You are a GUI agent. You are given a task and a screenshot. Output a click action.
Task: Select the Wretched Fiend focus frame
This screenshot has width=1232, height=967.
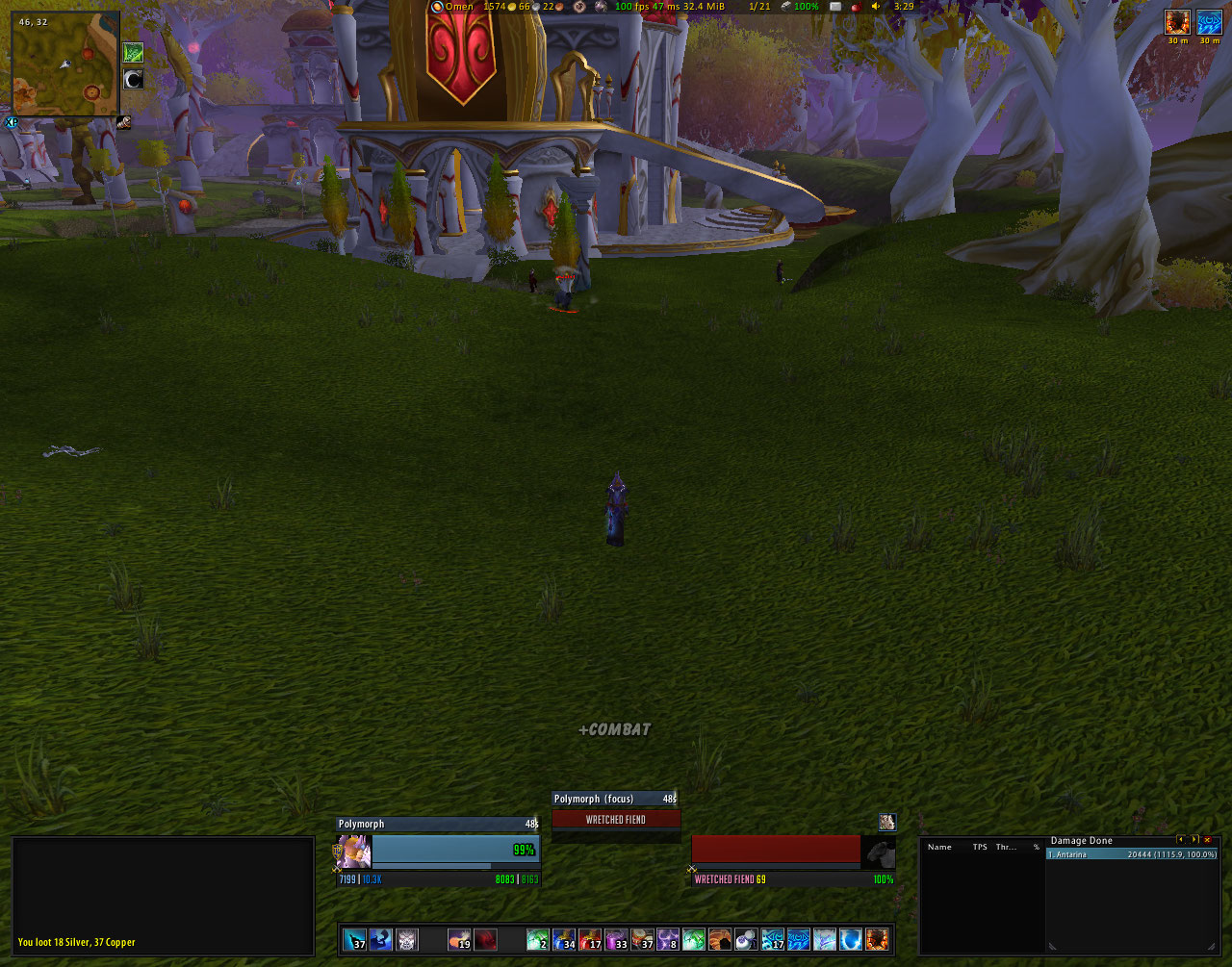[616, 820]
